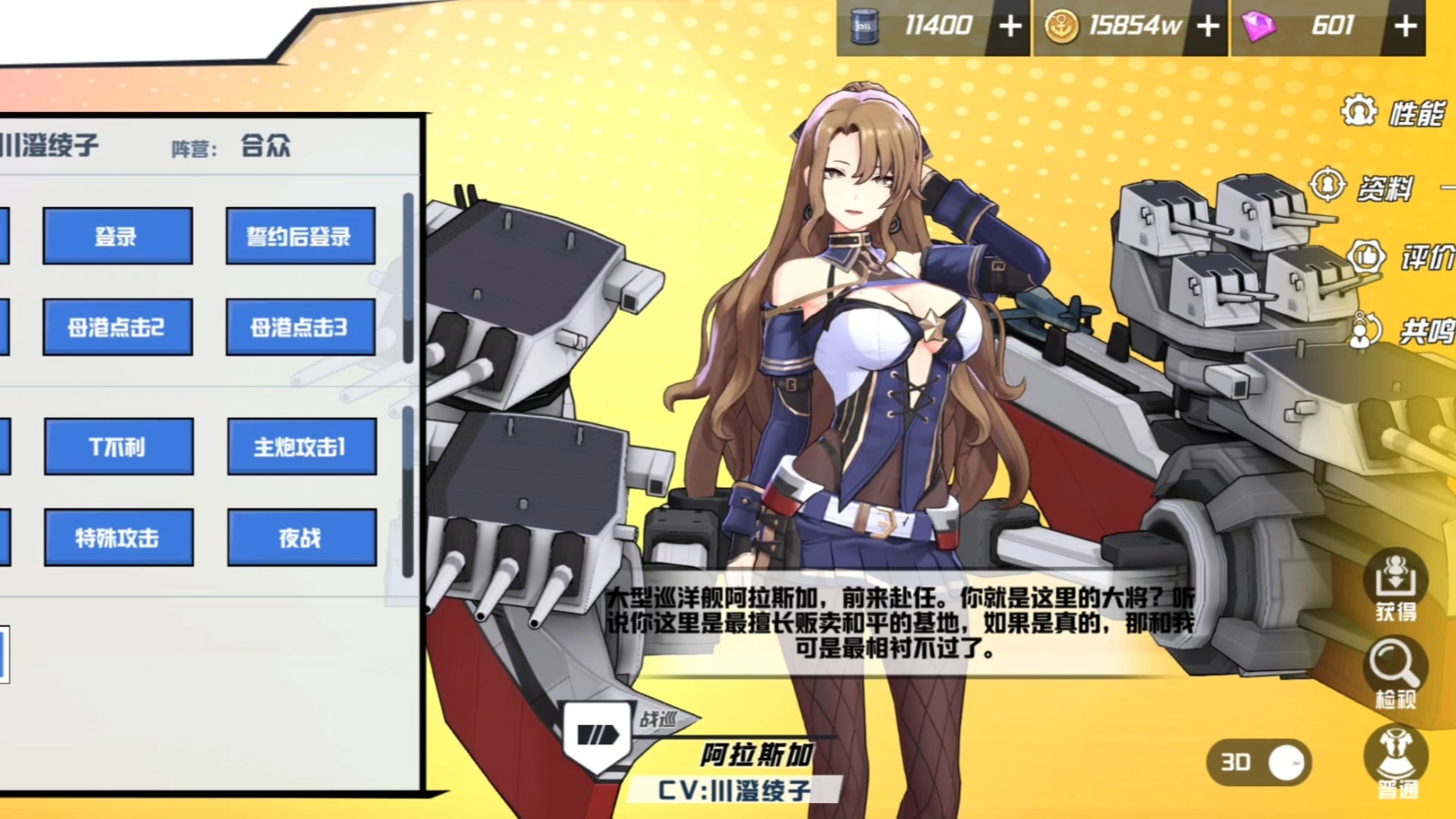Viewport: 1456px width, 819px height.
Task: Play the 誓约后登录 voice line
Action: [300, 237]
